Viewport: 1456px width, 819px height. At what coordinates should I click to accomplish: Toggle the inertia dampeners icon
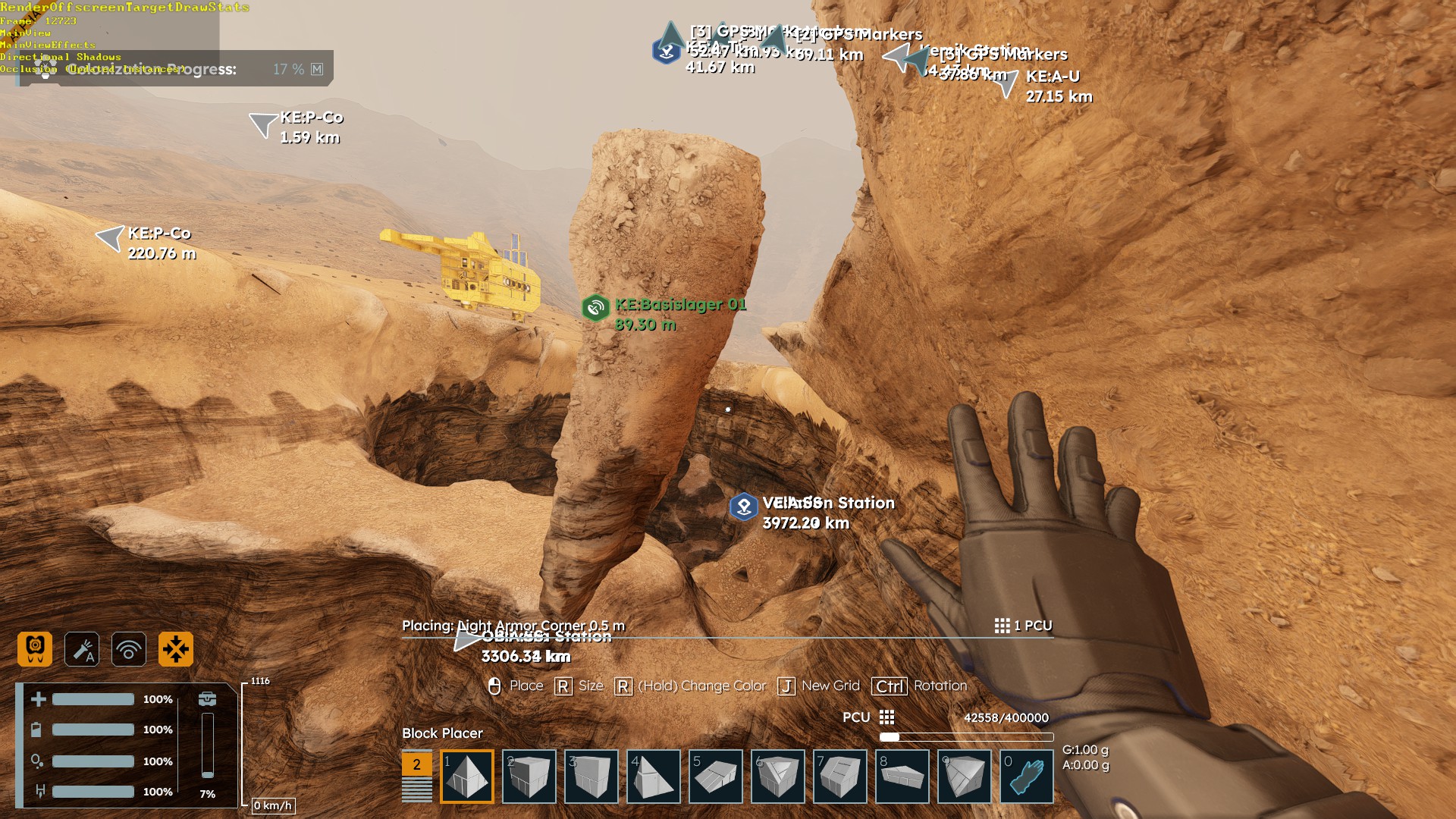pos(176,649)
